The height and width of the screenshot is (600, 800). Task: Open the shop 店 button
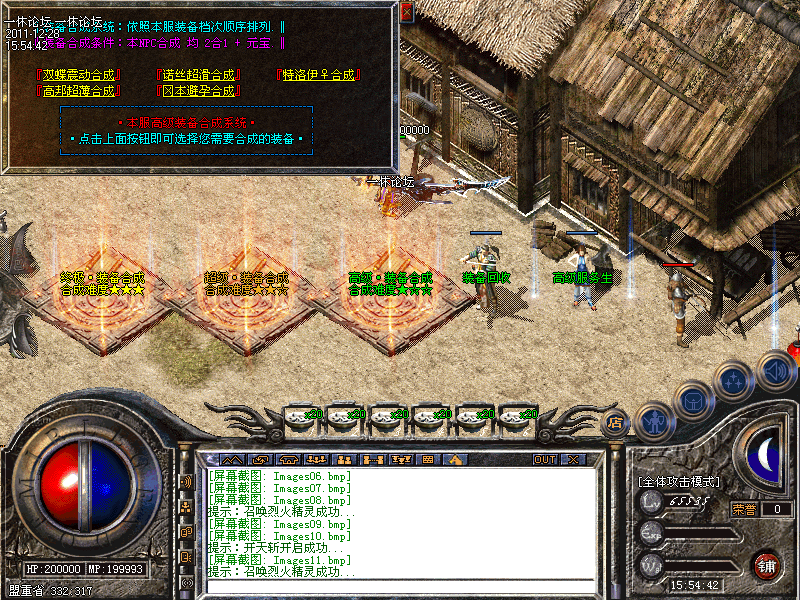click(616, 423)
